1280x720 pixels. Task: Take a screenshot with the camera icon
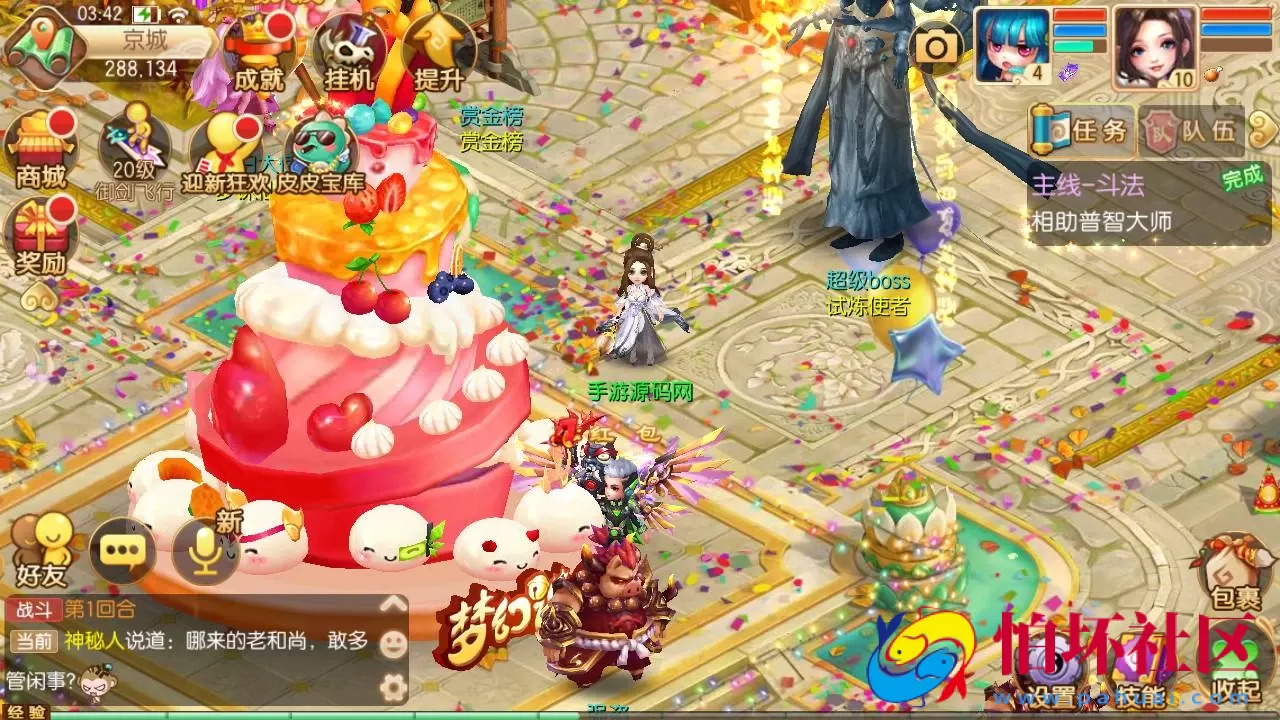tap(936, 45)
